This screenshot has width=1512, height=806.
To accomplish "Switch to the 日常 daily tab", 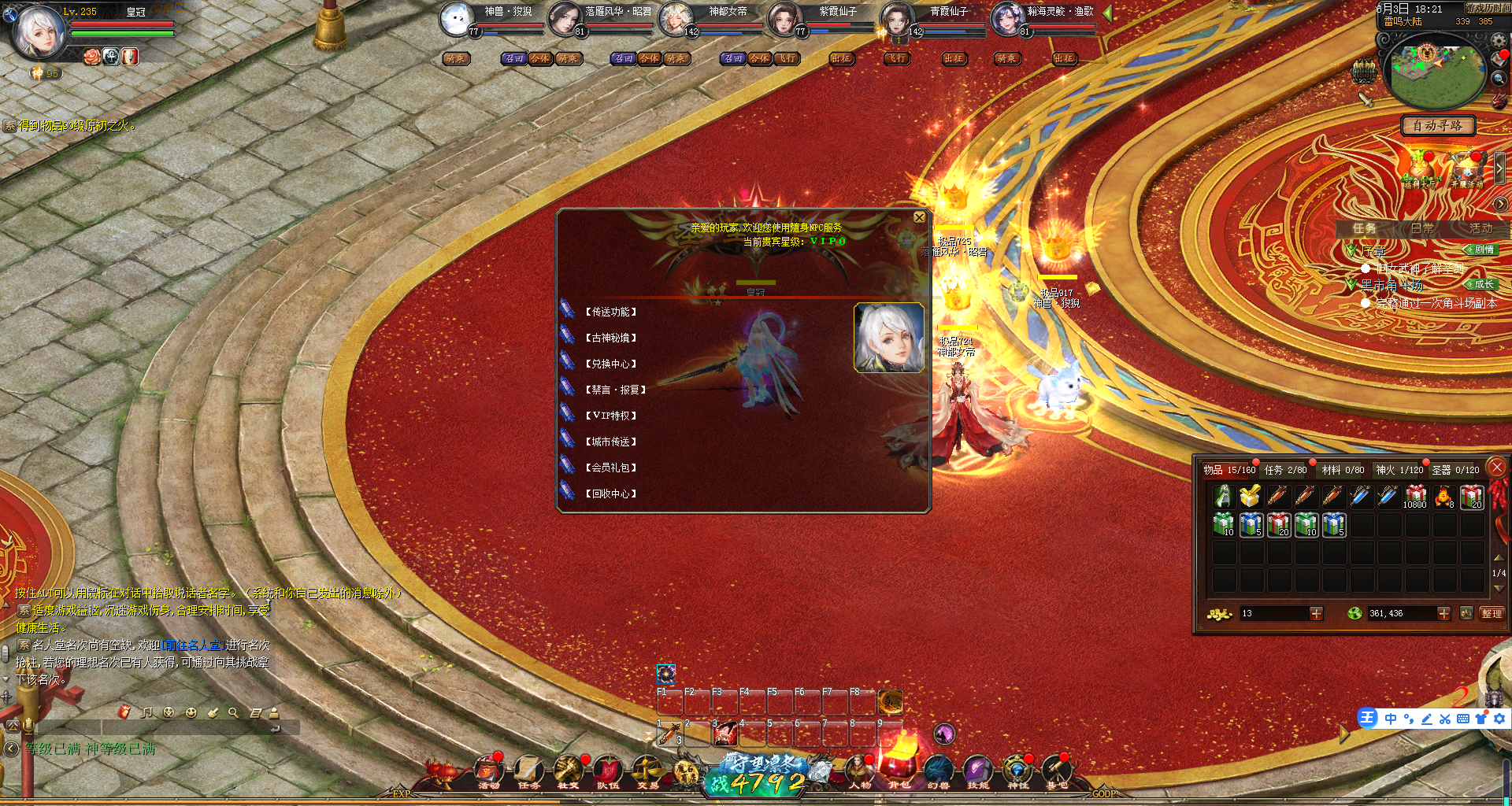I will point(1422,228).
